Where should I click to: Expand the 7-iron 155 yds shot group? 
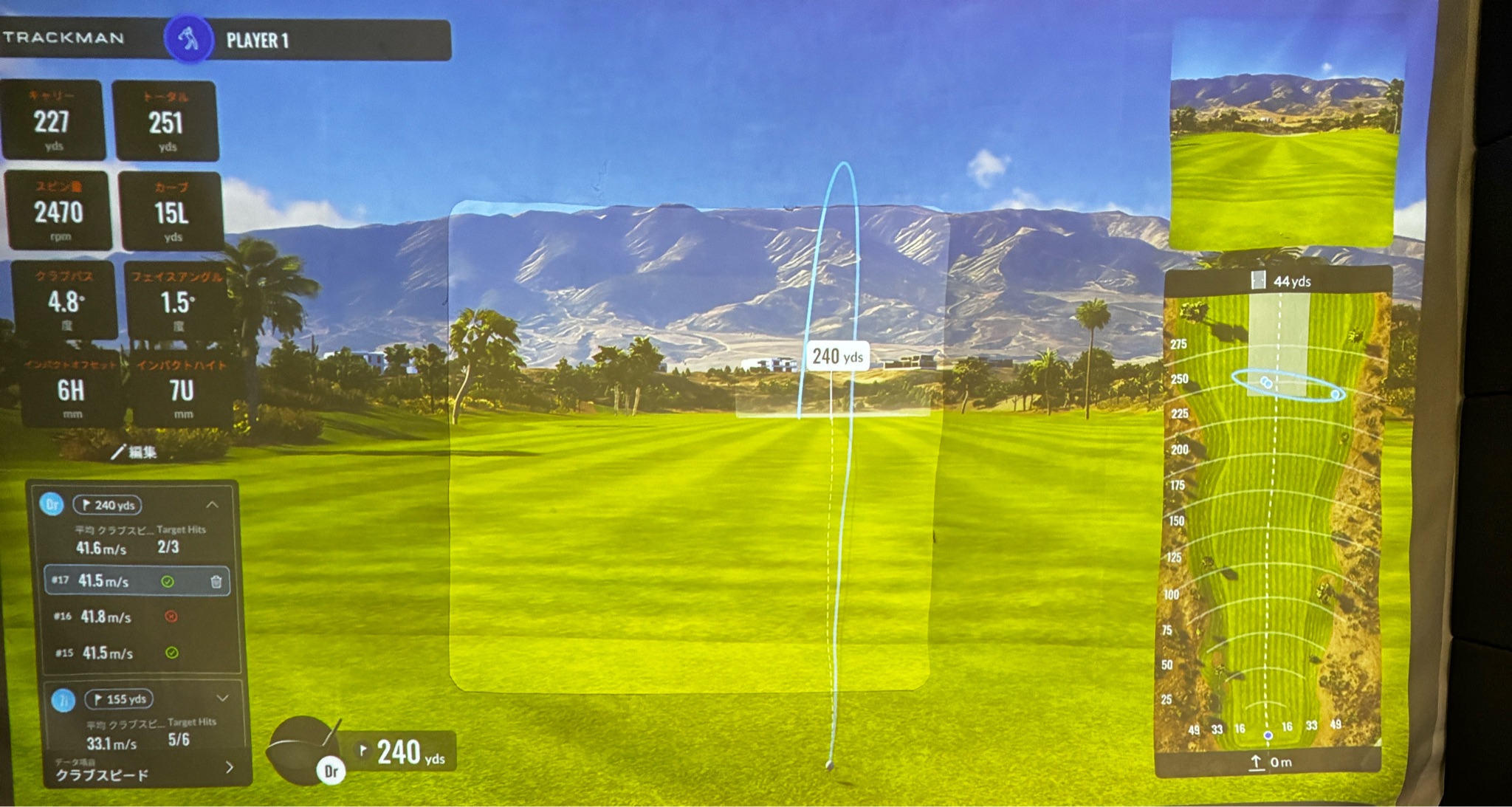222,698
